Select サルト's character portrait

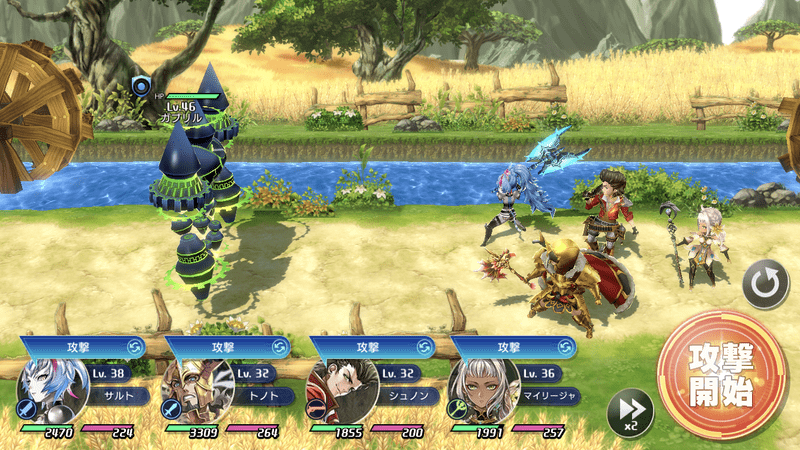click(46, 391)
